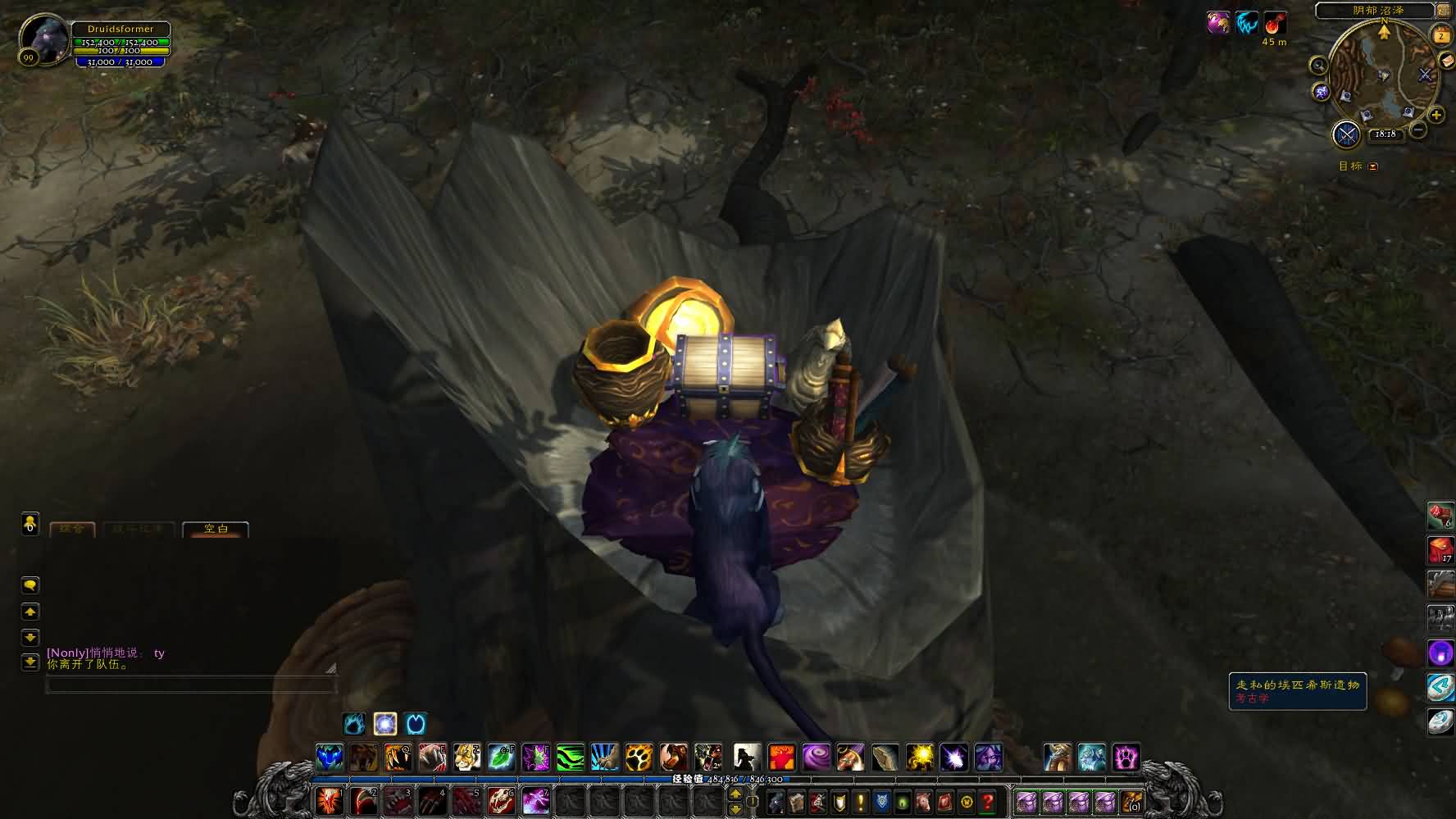Collapse the 目标 objectives tracker arrow

(1373, 166)
